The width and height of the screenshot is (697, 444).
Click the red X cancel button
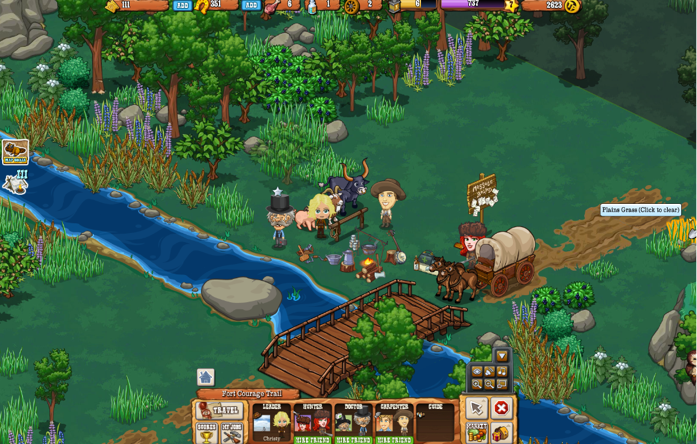[501, 409]
